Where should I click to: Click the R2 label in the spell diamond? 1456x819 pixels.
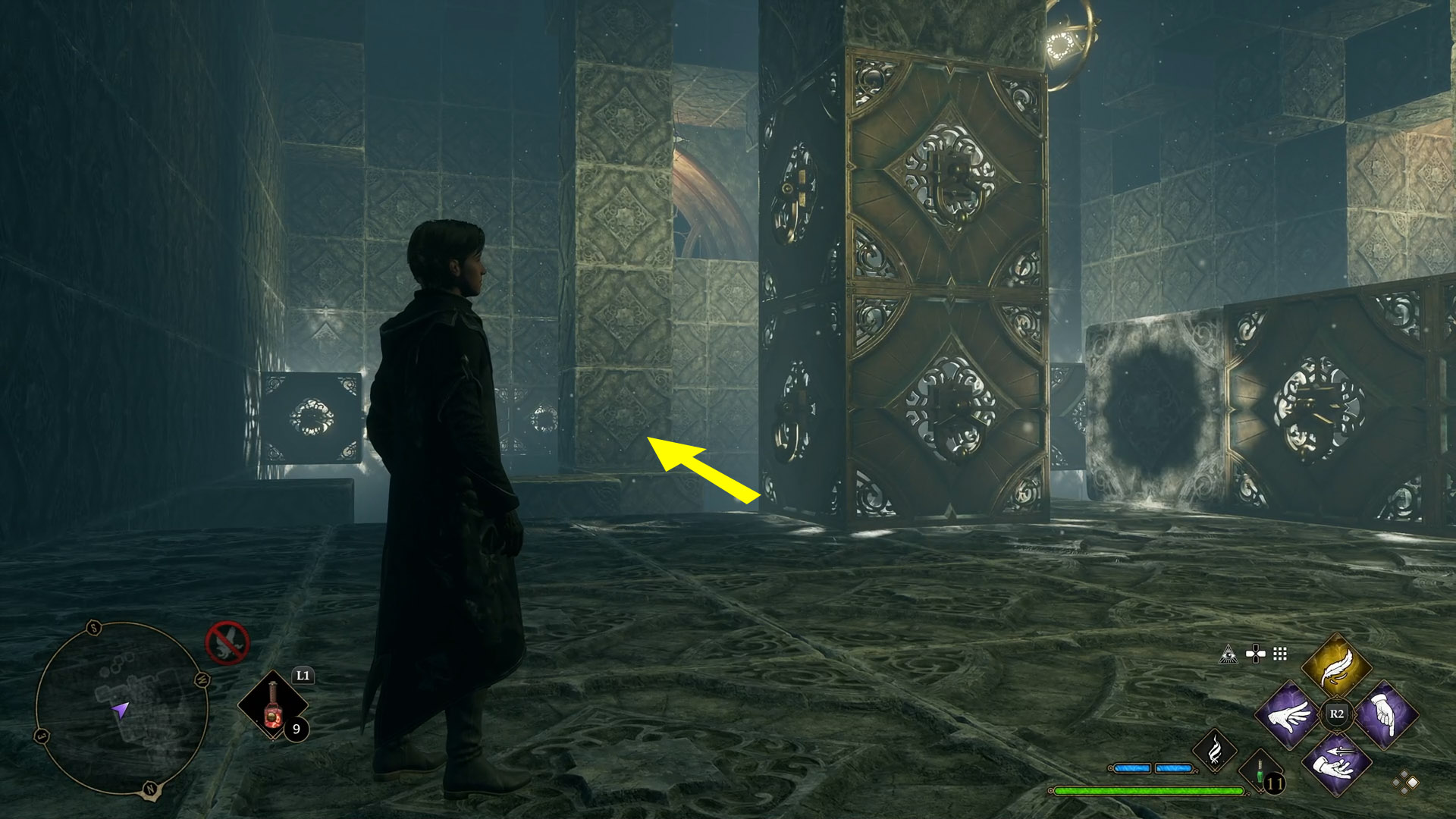click(1336, 714)
